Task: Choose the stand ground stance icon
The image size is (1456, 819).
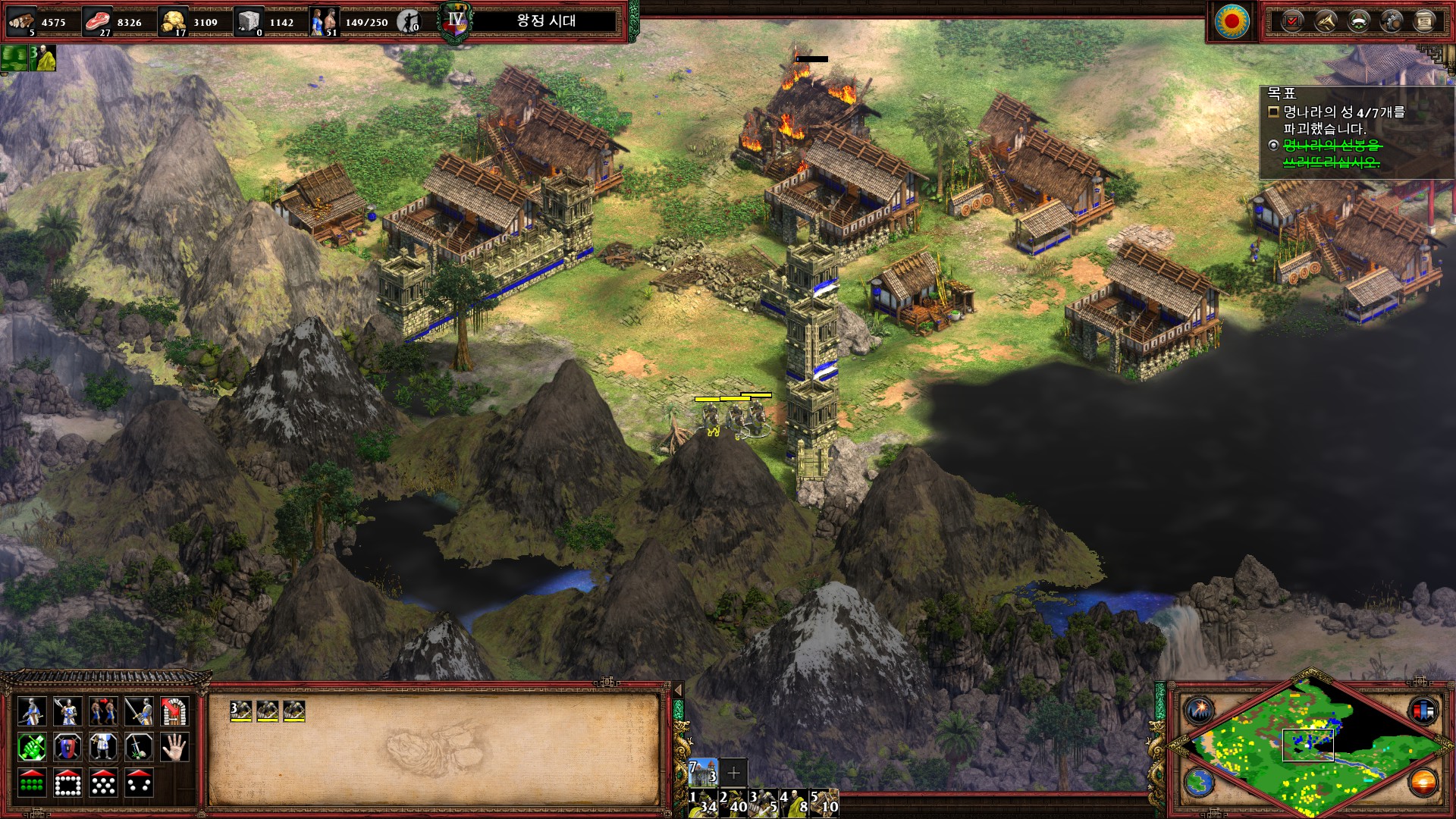Action: tap(103, 748)
